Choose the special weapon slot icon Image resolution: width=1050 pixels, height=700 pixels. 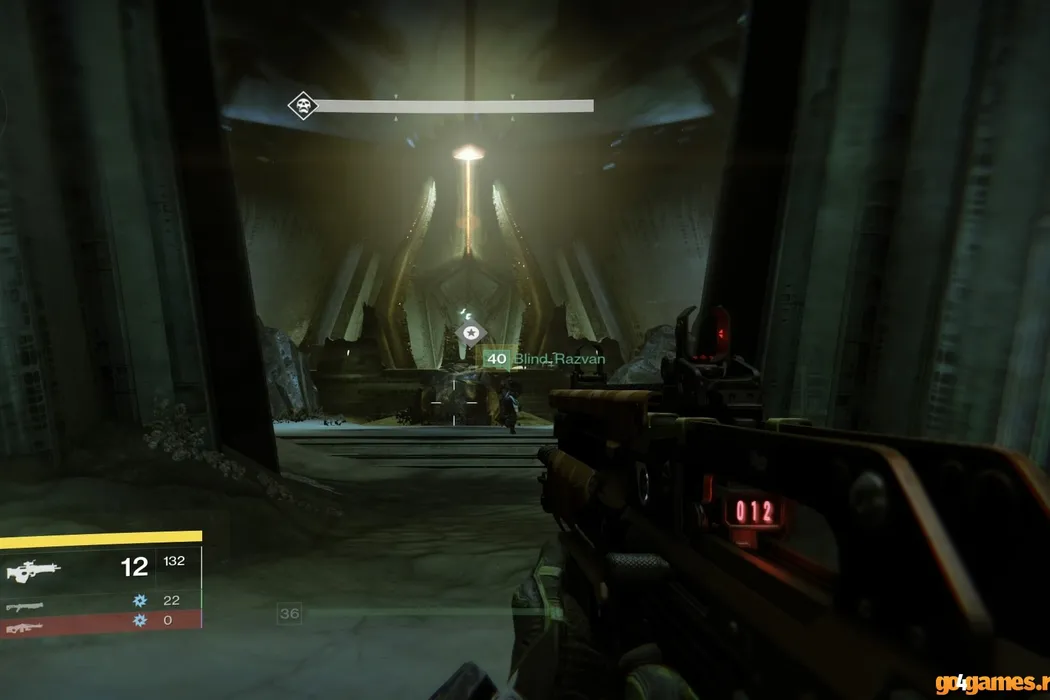coord(24,606)
